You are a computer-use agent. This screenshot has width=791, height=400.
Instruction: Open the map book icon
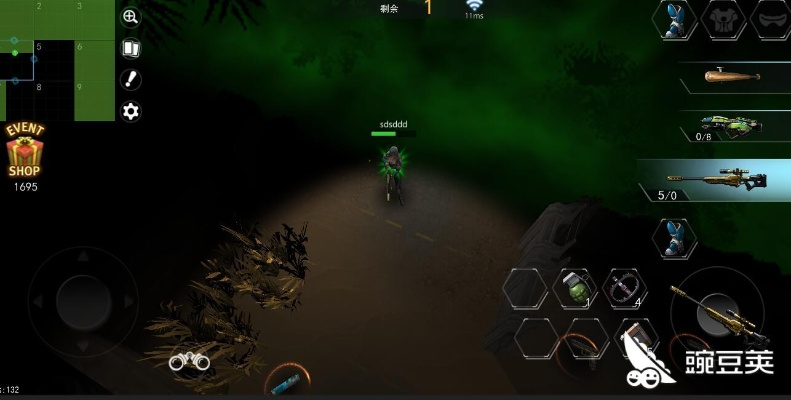click(x=130, y=48)
